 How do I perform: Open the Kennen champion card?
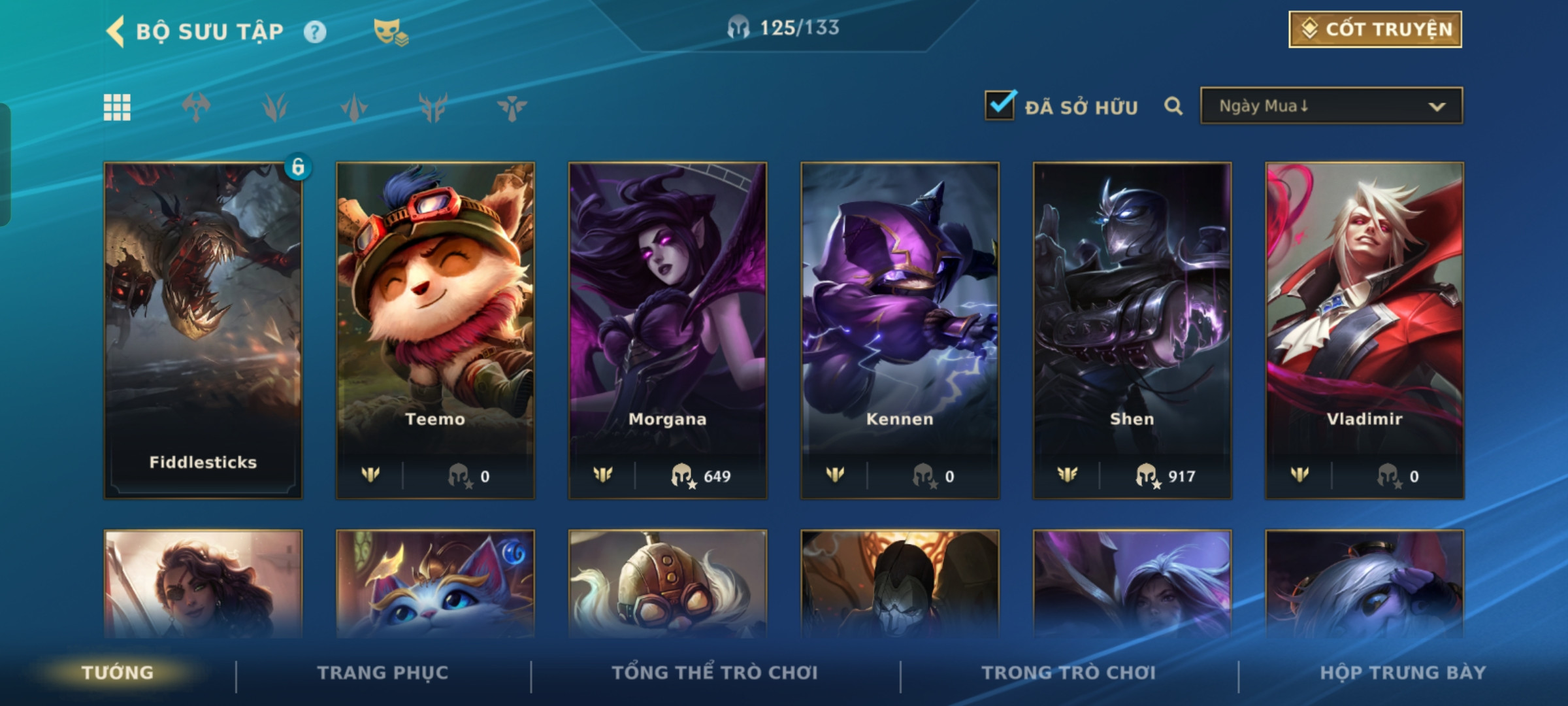[900, 330]
